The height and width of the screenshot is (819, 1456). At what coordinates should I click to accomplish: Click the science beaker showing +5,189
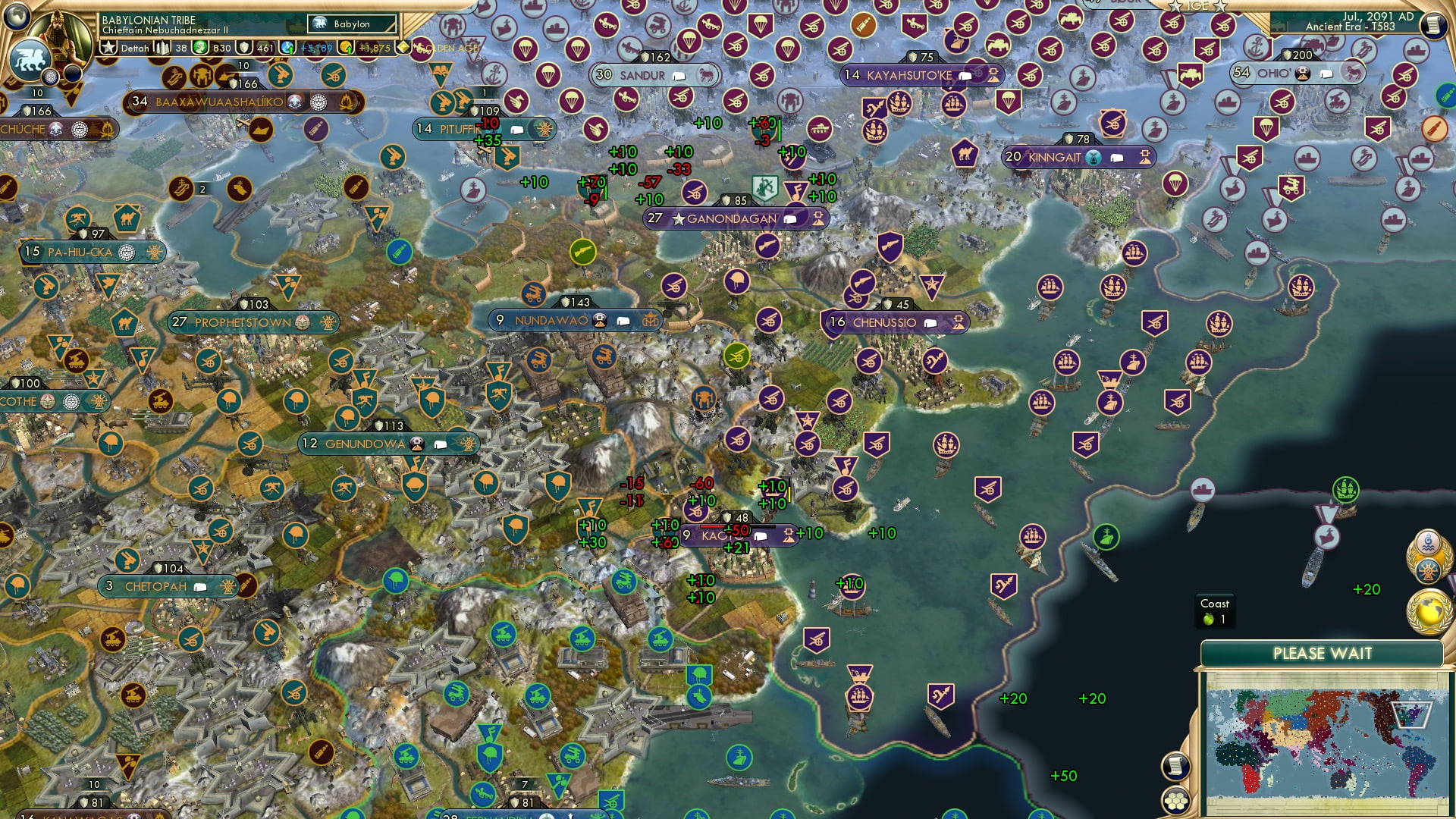coord(286,47)
